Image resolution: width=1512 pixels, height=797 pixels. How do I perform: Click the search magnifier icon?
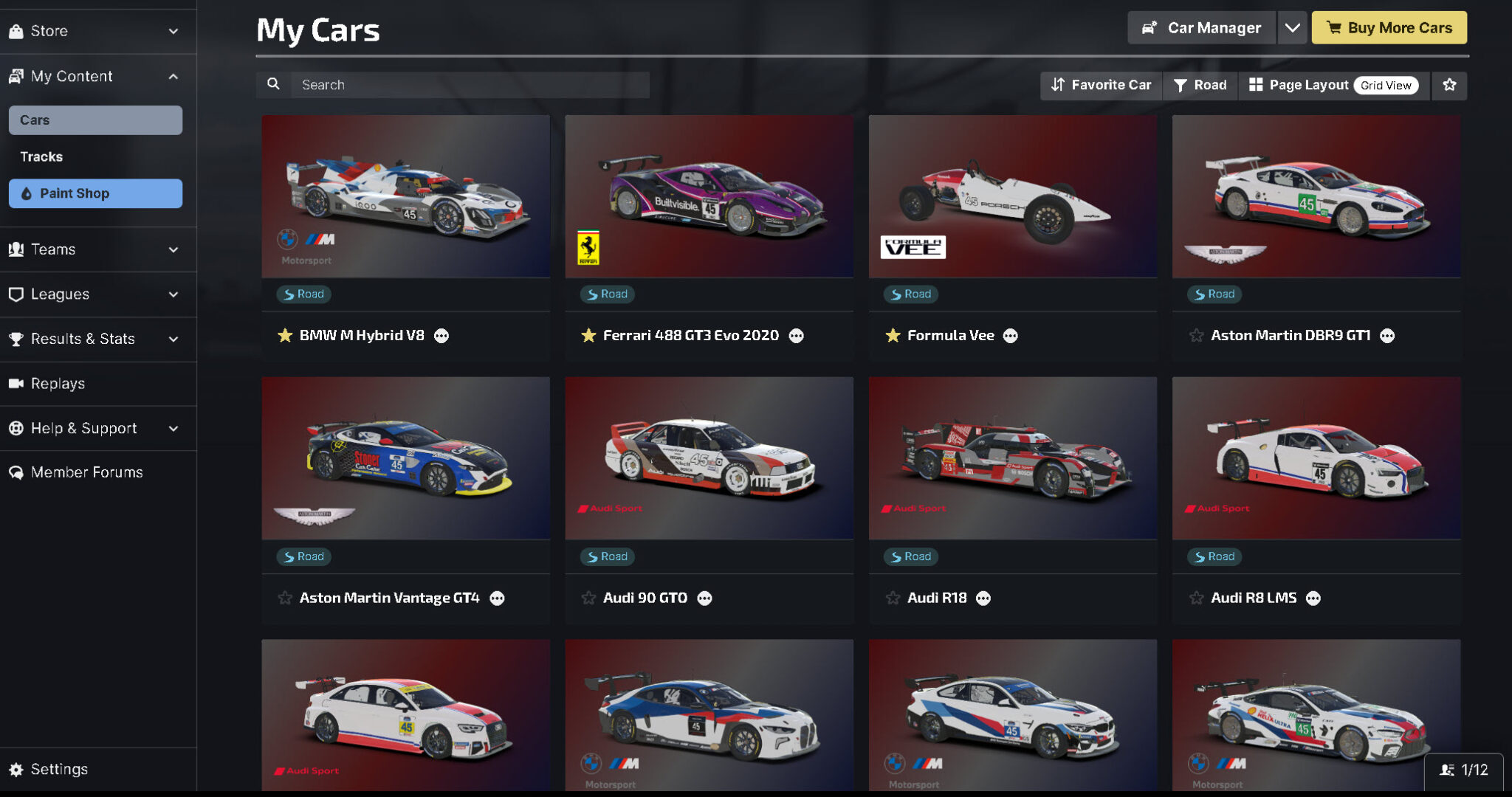(273, 84)
